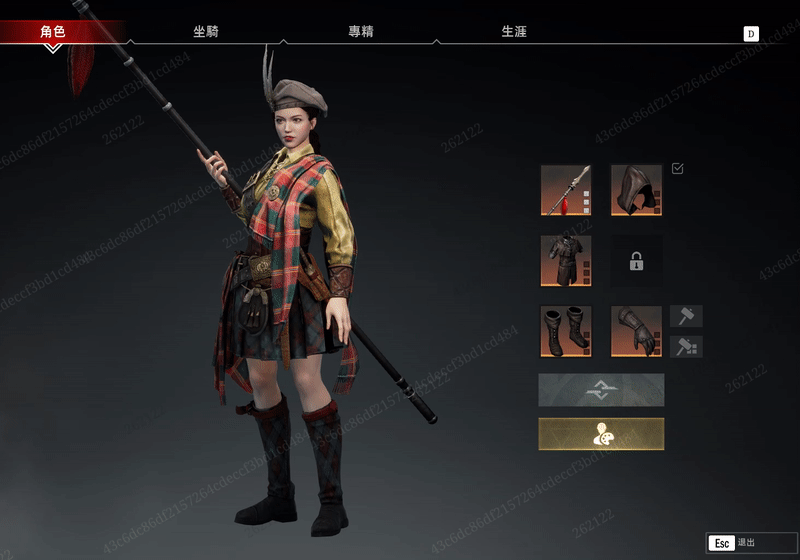
Task: Open the gold appearance palette button
Action: point(601,434)
